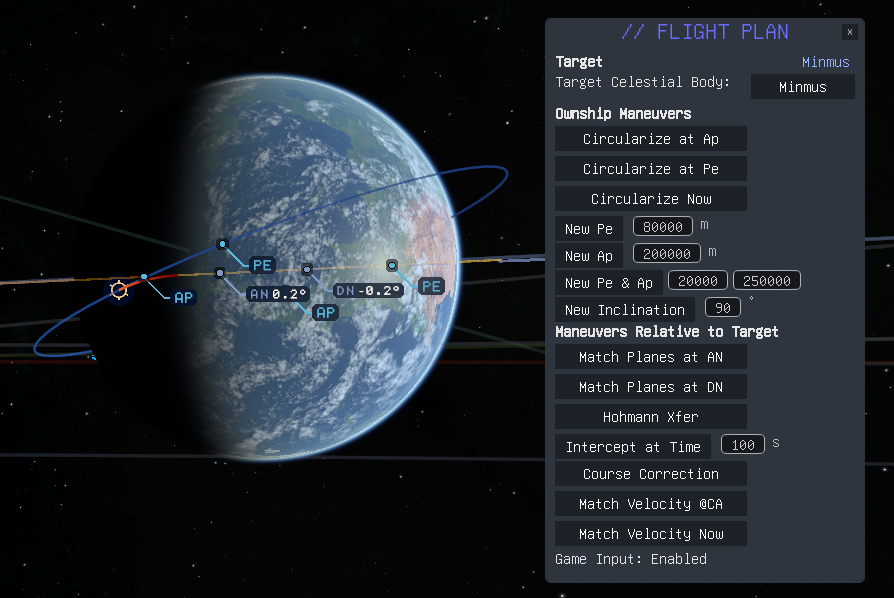Edit the 250000 apoapsis field
The height and width of the screenshot is (598, 894).
tap(767, 281)
